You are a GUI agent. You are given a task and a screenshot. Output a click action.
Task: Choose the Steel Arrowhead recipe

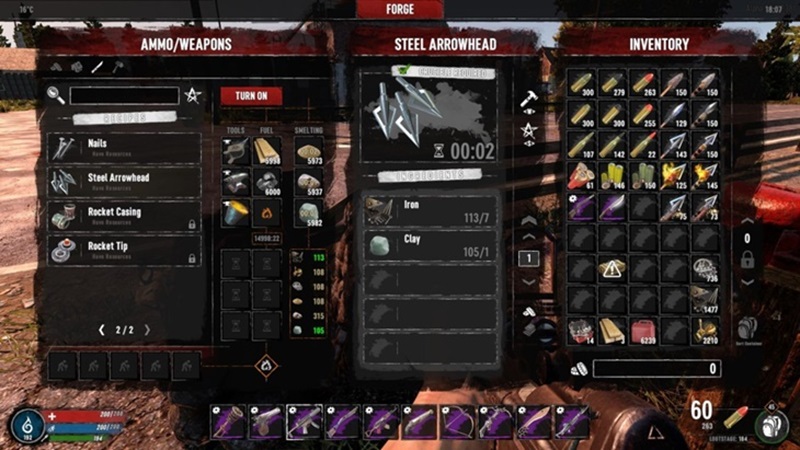(124, 181)
